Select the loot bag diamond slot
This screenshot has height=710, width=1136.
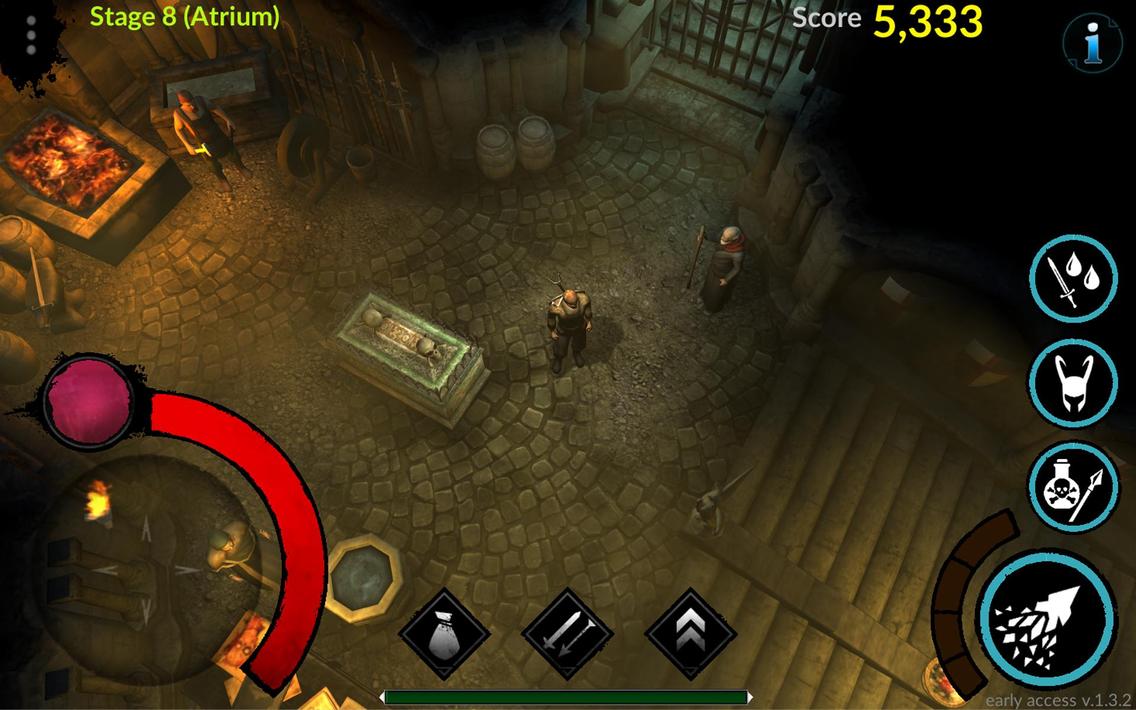444,634
